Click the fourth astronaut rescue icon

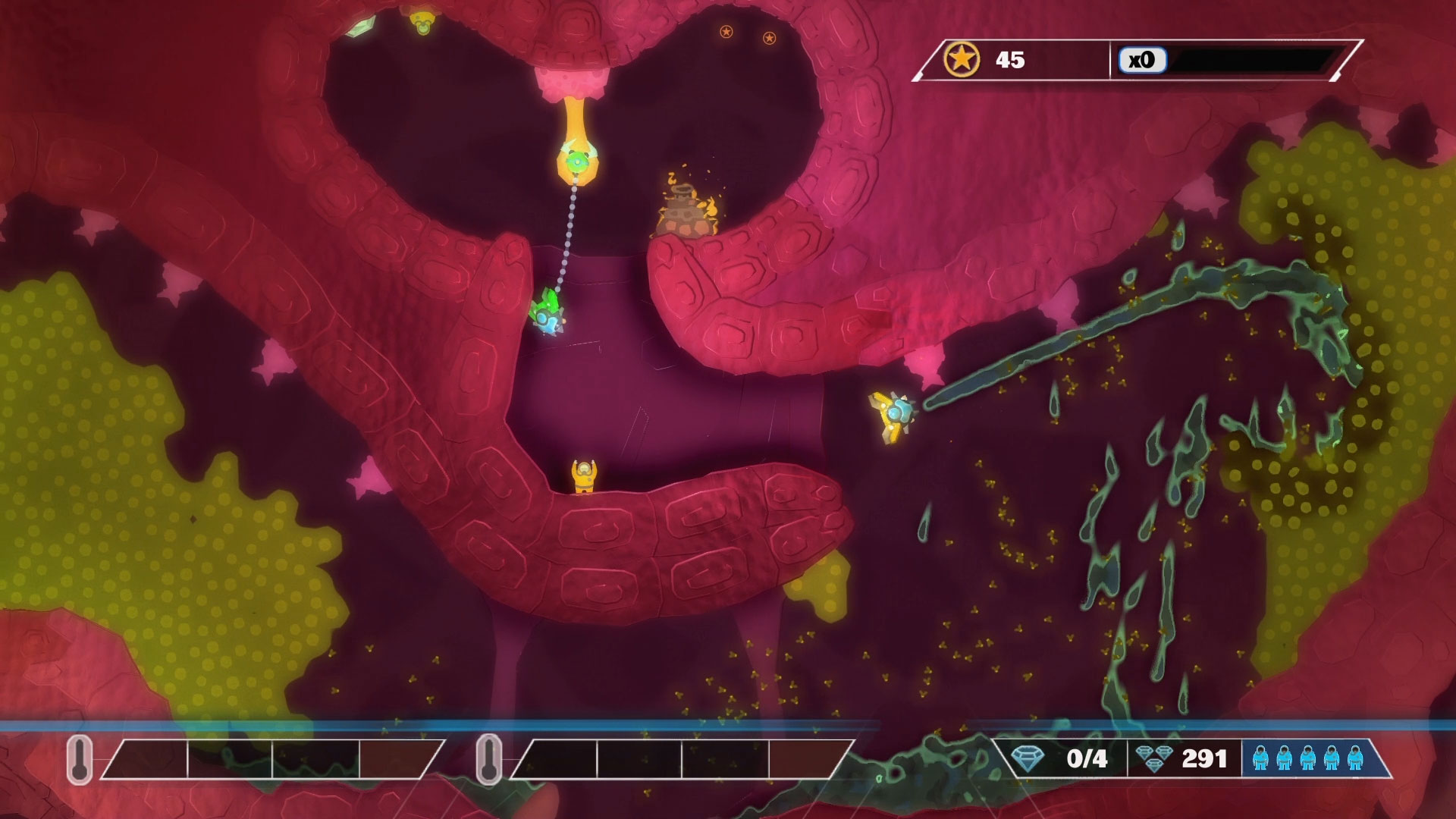pos(1332,758)
